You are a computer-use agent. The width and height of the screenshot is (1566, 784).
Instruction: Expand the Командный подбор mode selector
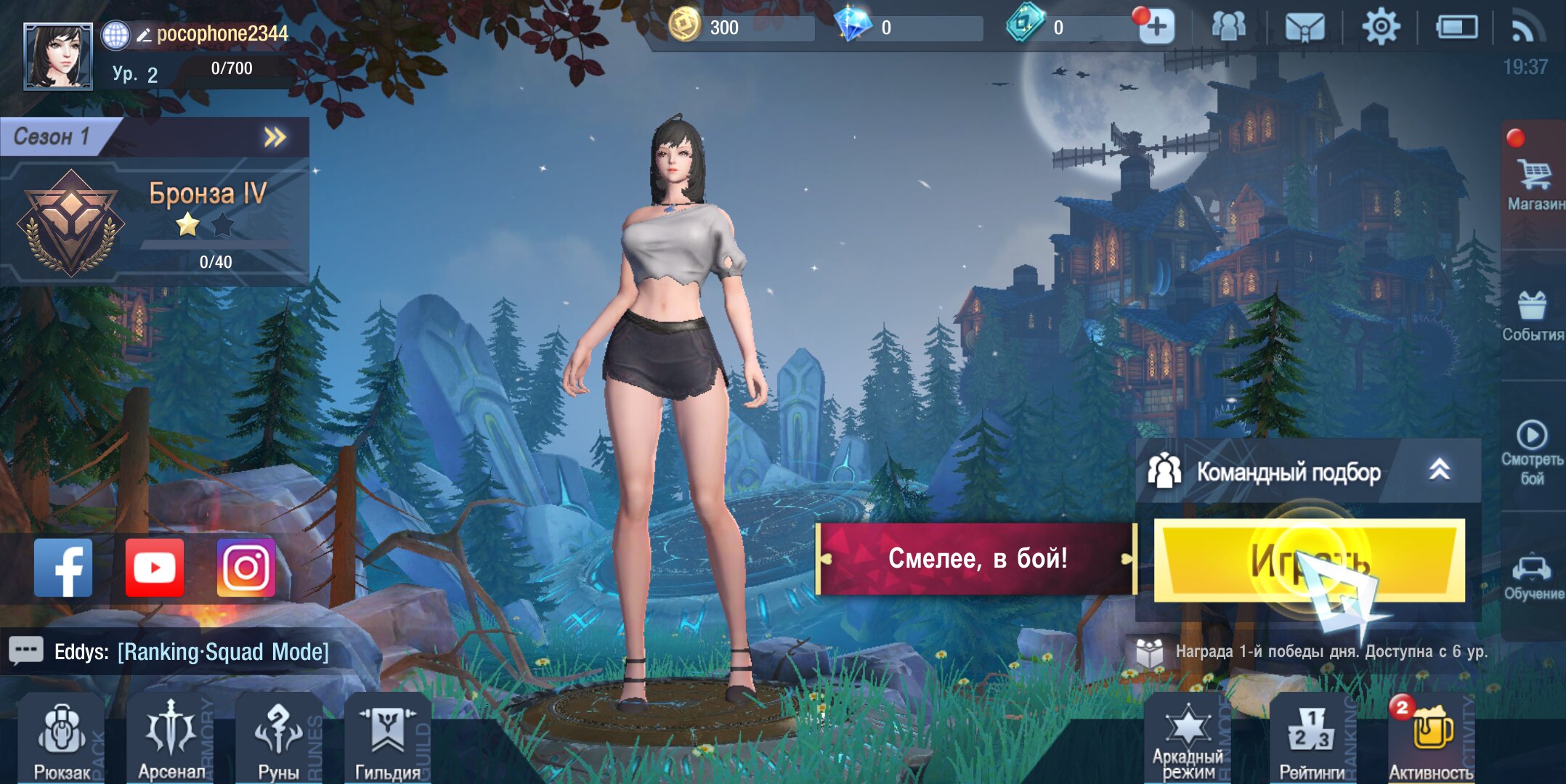click(x=1439, y=470)
